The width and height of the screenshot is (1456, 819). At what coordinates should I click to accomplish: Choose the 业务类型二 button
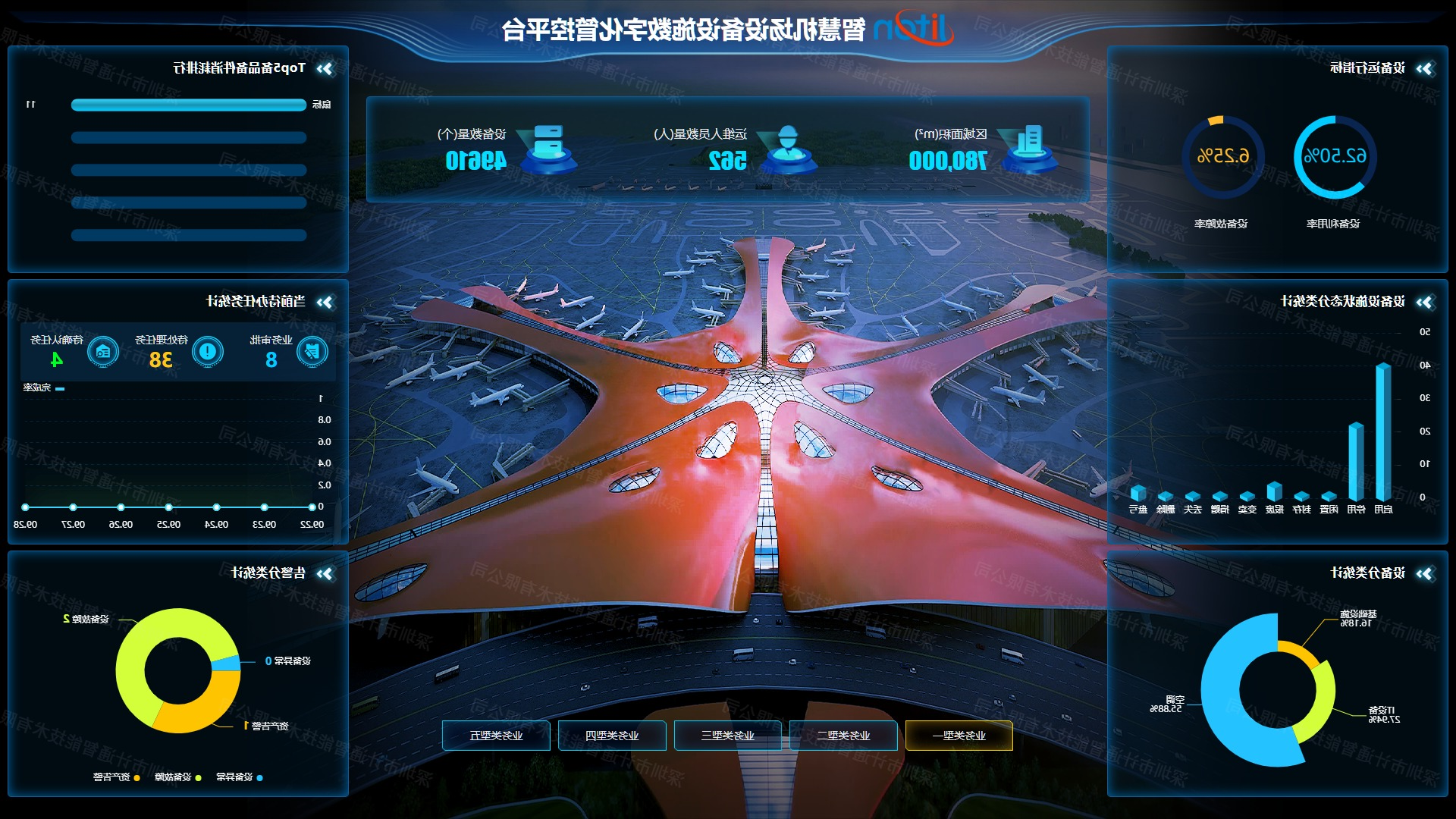(x=843, y=736)
